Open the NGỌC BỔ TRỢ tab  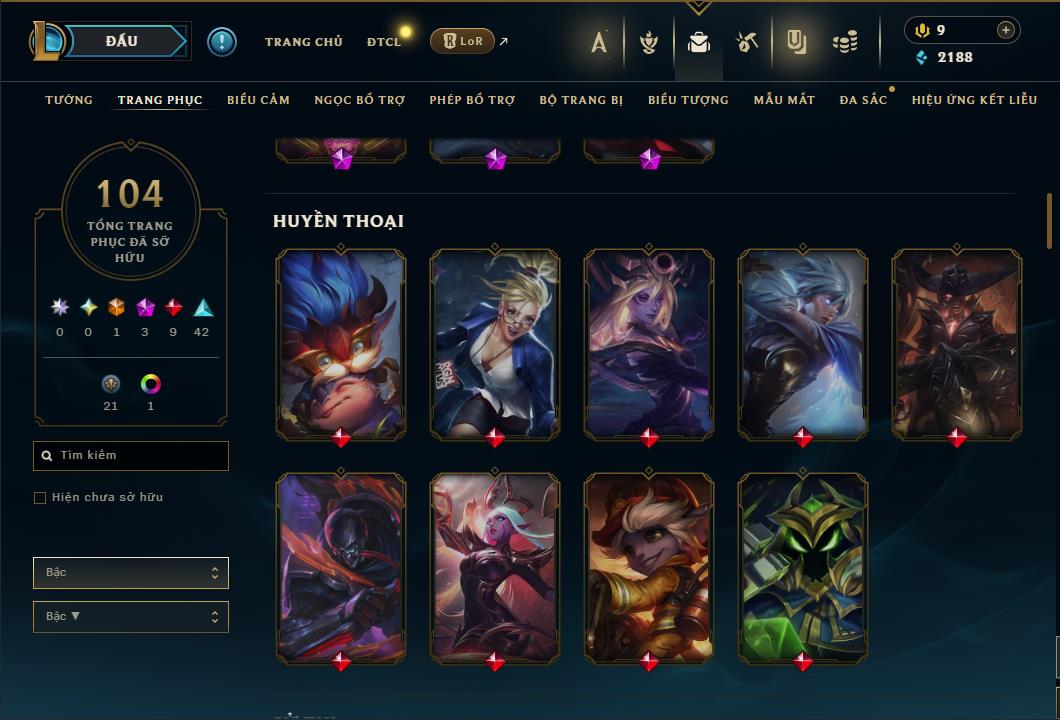coord(359,100)
